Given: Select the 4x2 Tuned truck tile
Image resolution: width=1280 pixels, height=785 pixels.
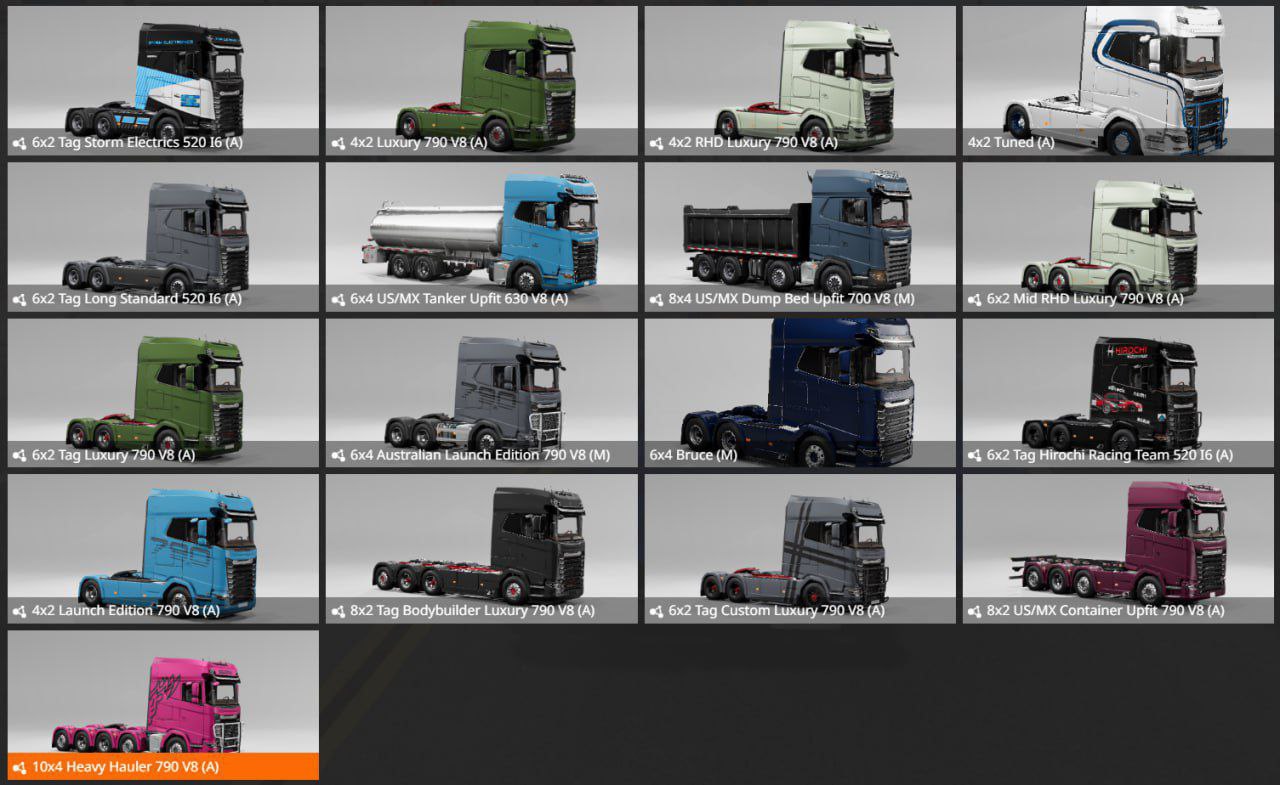Looking at the screenshot, I should (1118, 82).
